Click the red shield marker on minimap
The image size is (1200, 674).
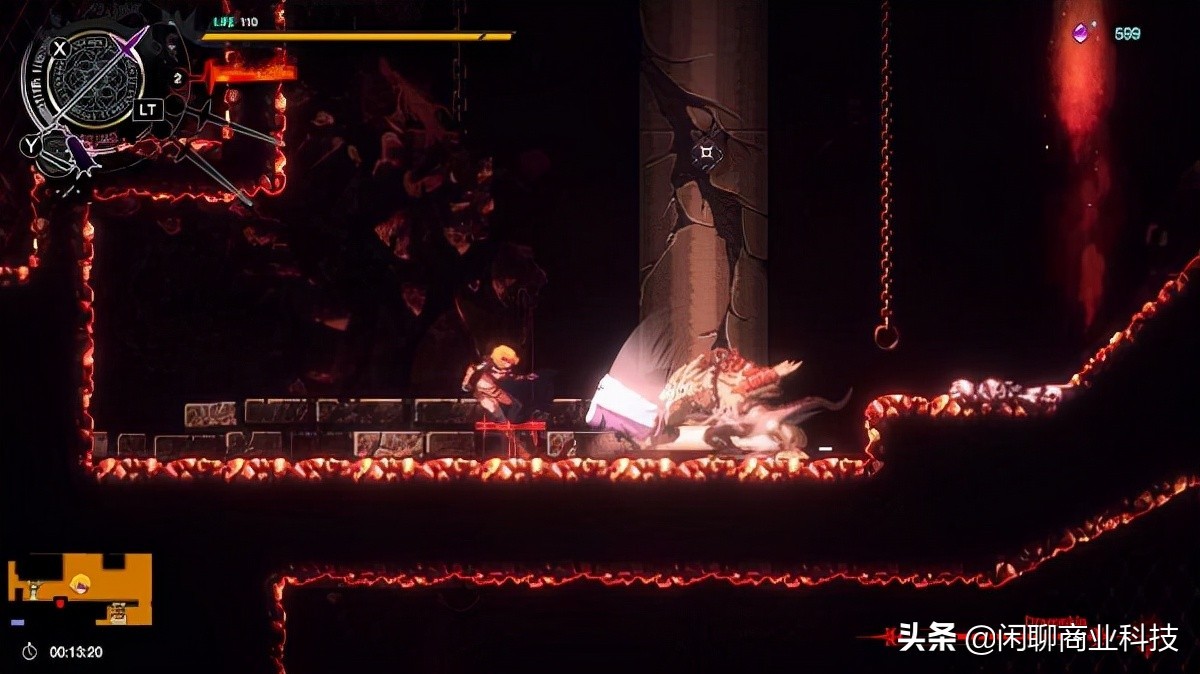(60, 602)
